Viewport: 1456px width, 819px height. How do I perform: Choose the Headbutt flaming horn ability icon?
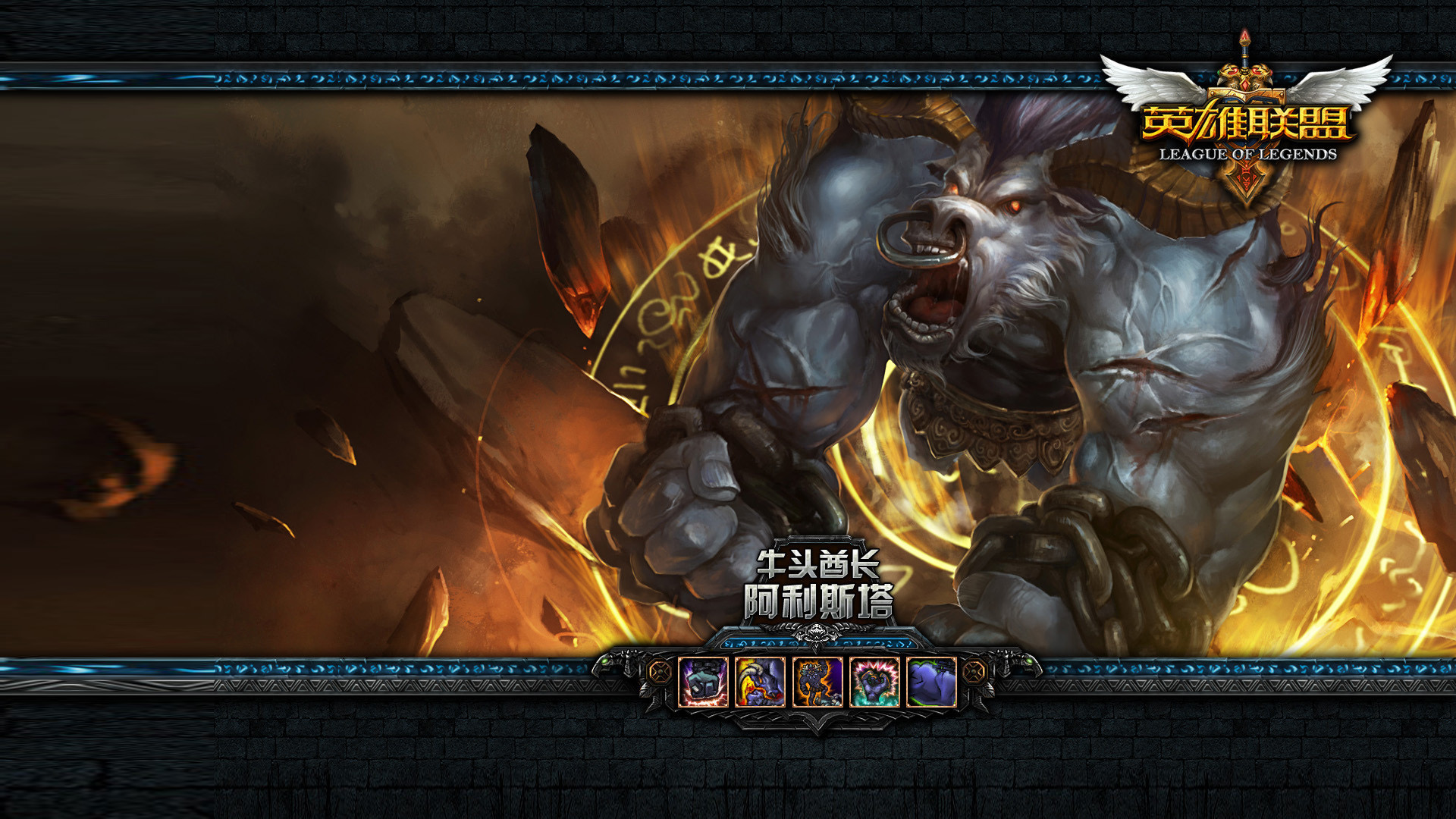(760, 682)
